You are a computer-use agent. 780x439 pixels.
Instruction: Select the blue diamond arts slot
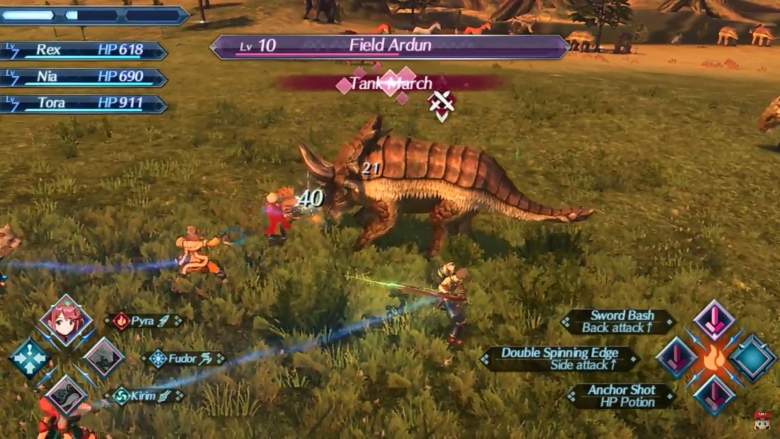click(752, 358)
